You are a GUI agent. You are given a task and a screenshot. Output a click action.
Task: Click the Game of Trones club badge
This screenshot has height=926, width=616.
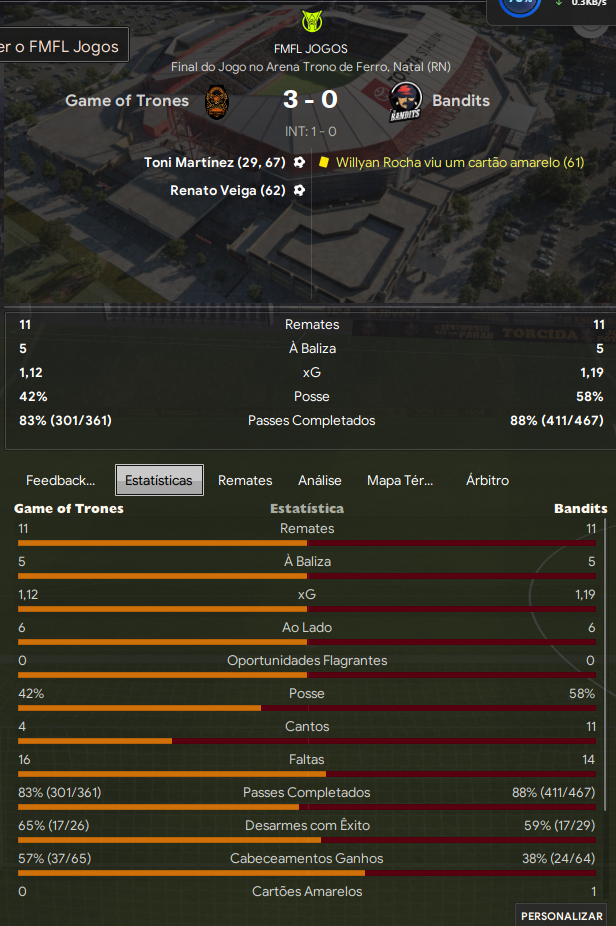(x=219, y=102)
